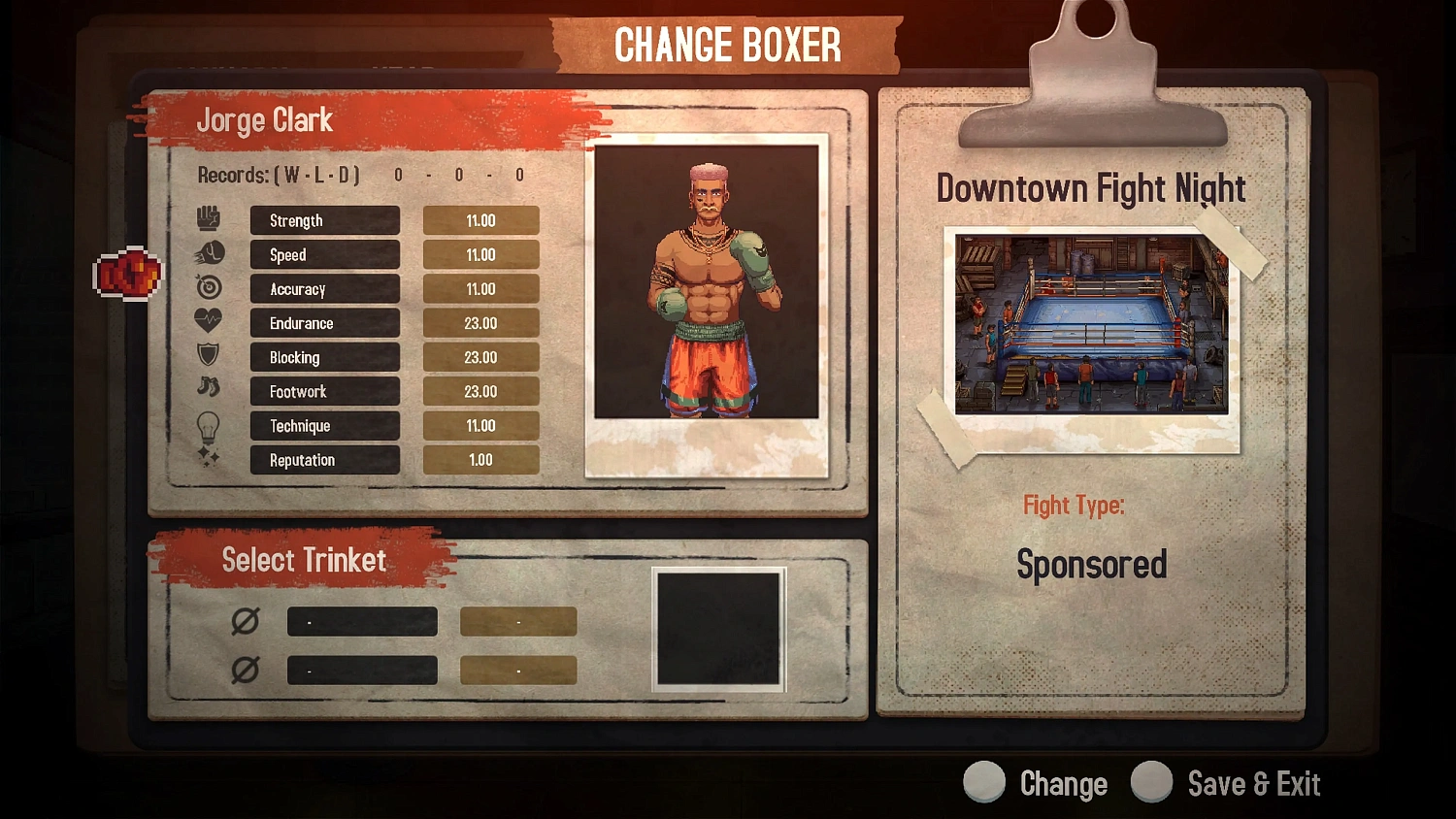Open the second trinket selection dropdown
The height and width of the screenshot is (819, 1456).
click(361, 670)
